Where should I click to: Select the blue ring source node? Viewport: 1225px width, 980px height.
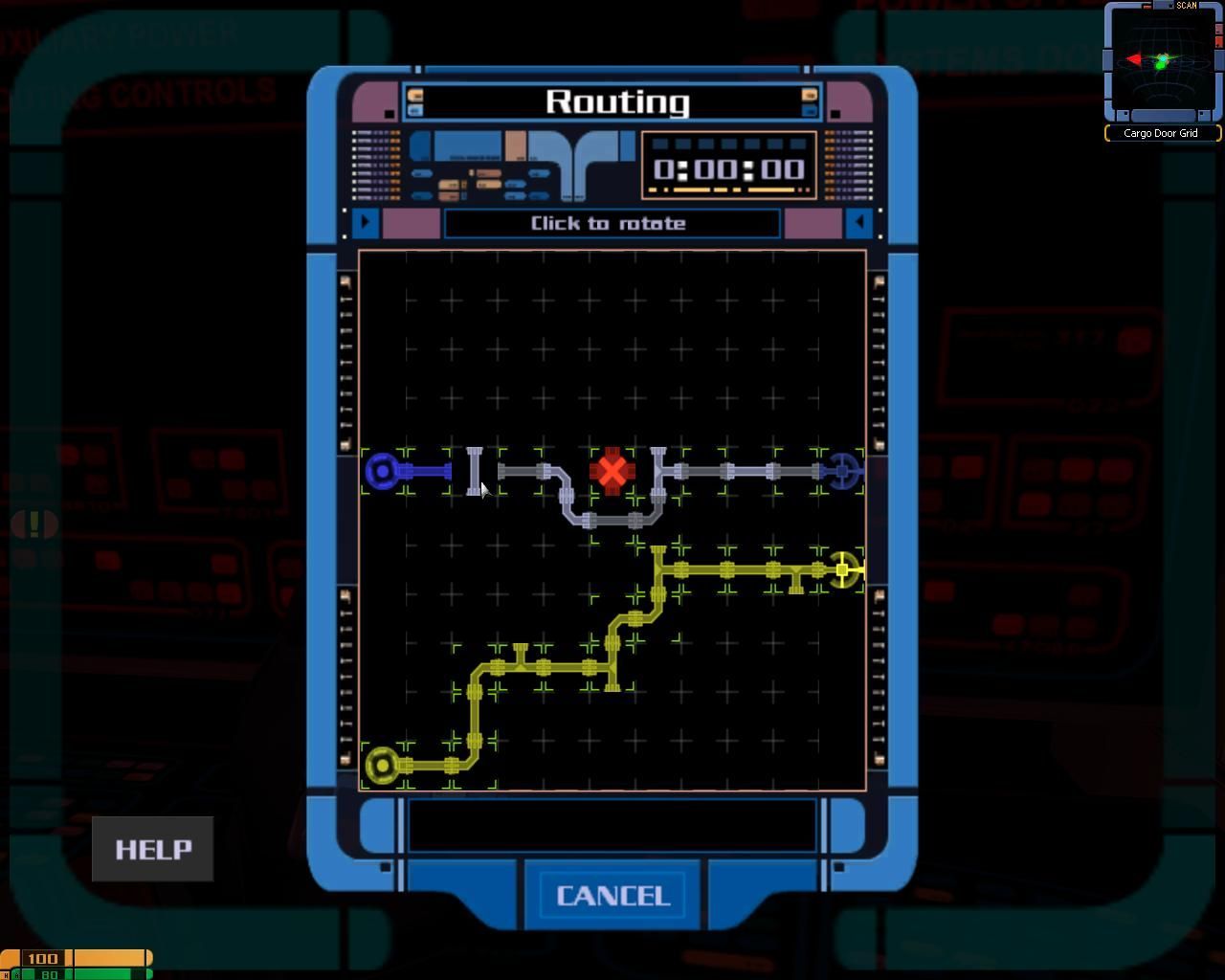[x=383, y=471]
